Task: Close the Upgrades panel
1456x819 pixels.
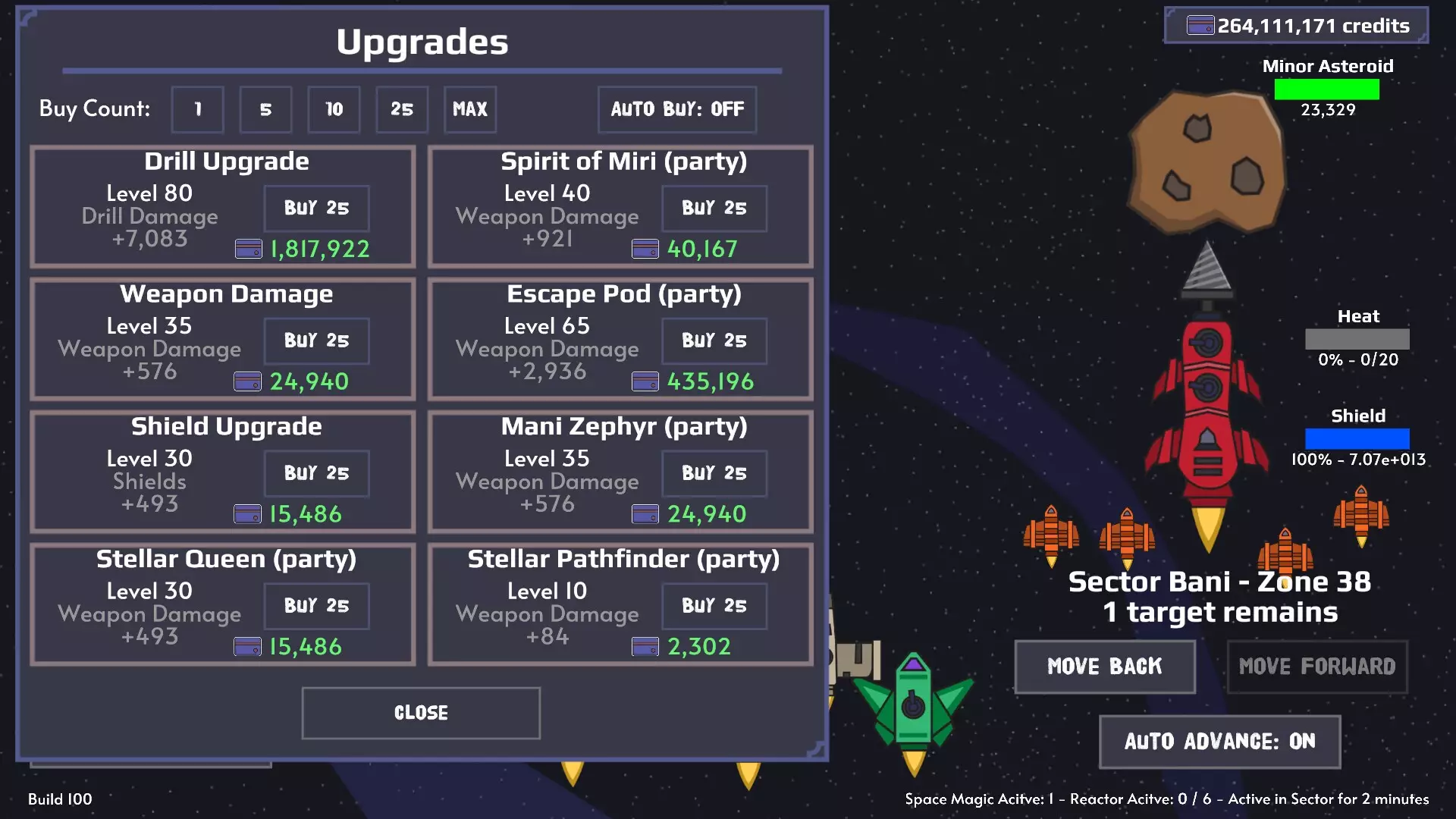Action: point(420,712)
